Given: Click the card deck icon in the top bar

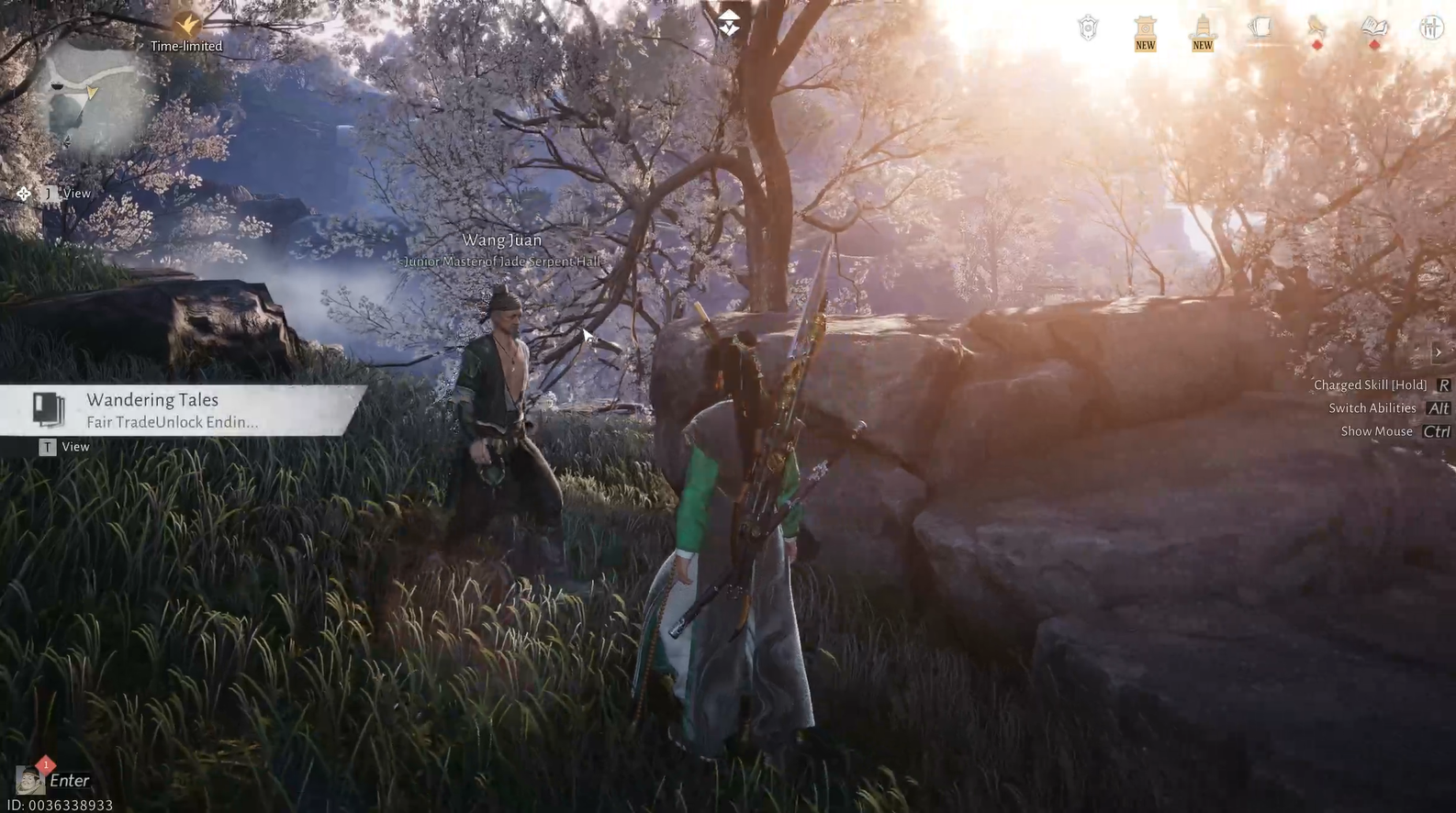Looking at the screenshot, I should 1261,28.
